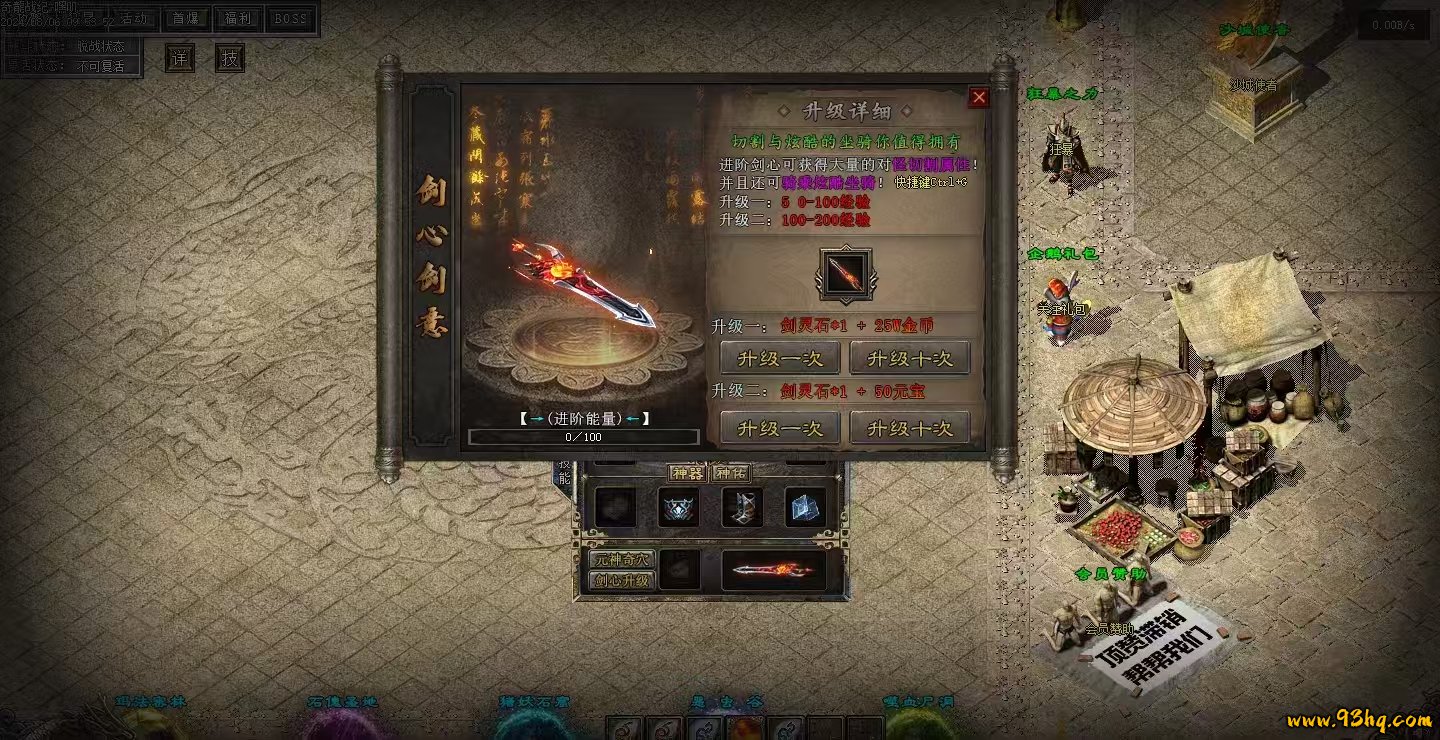This screenshot has height=740, width=1440.
Task: Upgrade ten times using 25W gold coins
Action: tap(909, 358)
